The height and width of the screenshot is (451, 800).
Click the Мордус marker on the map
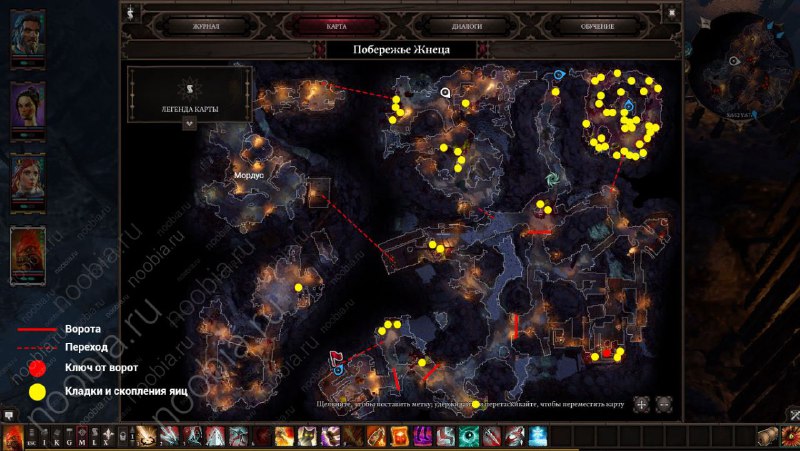click(248, 172)
